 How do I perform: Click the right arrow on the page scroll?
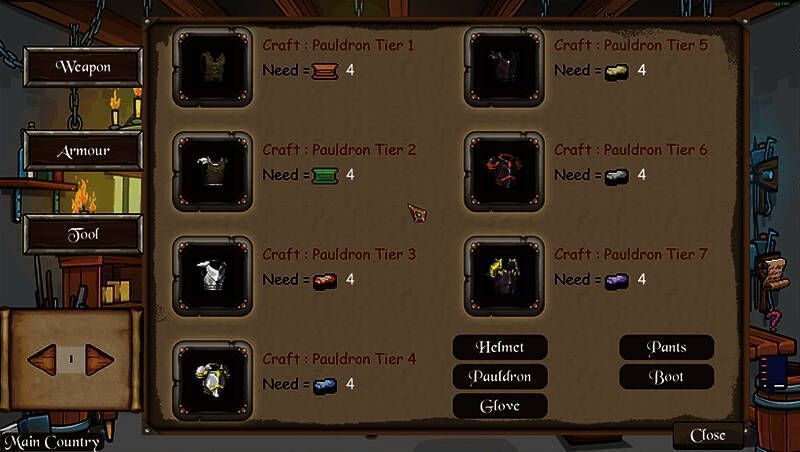tap(100, 357)
